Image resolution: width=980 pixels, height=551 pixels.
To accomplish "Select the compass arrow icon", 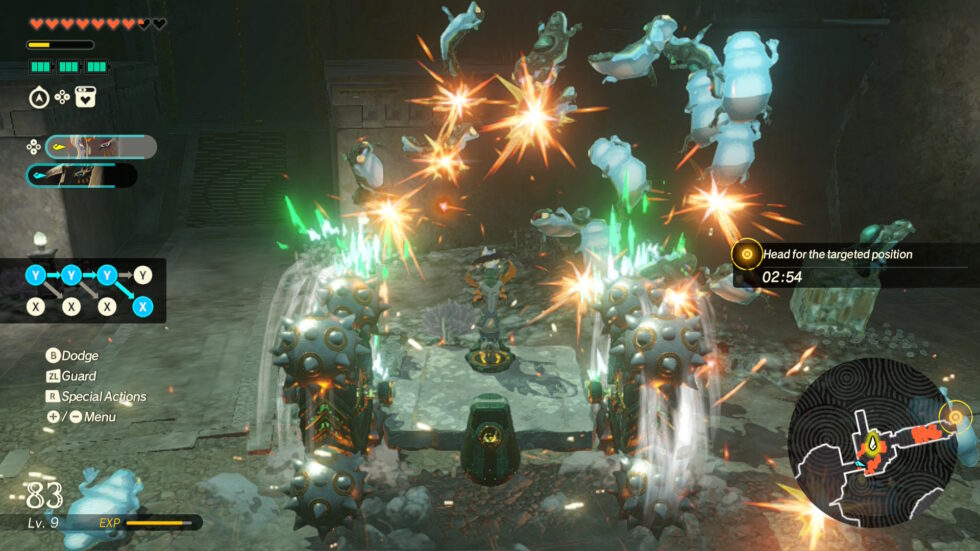I will [39, 97].
